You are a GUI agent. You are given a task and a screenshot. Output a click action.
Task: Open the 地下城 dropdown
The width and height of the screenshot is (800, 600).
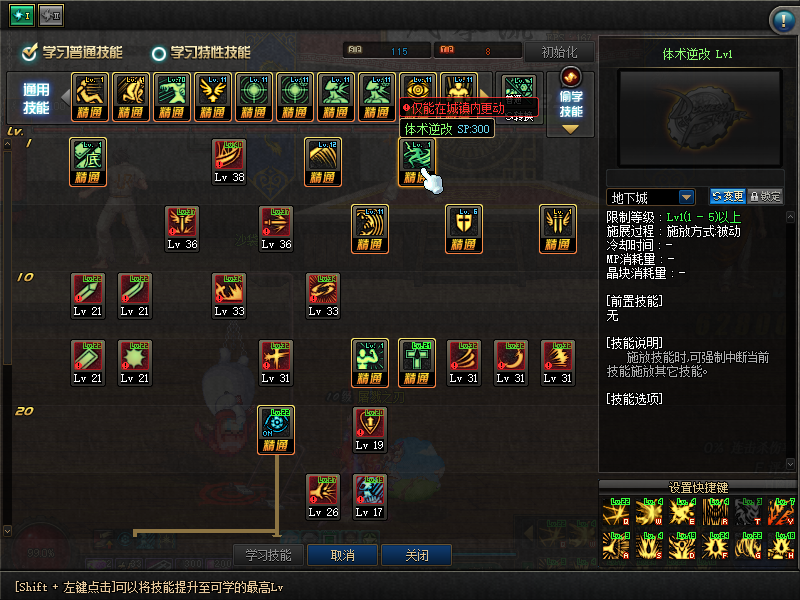(x=651, y=197)
